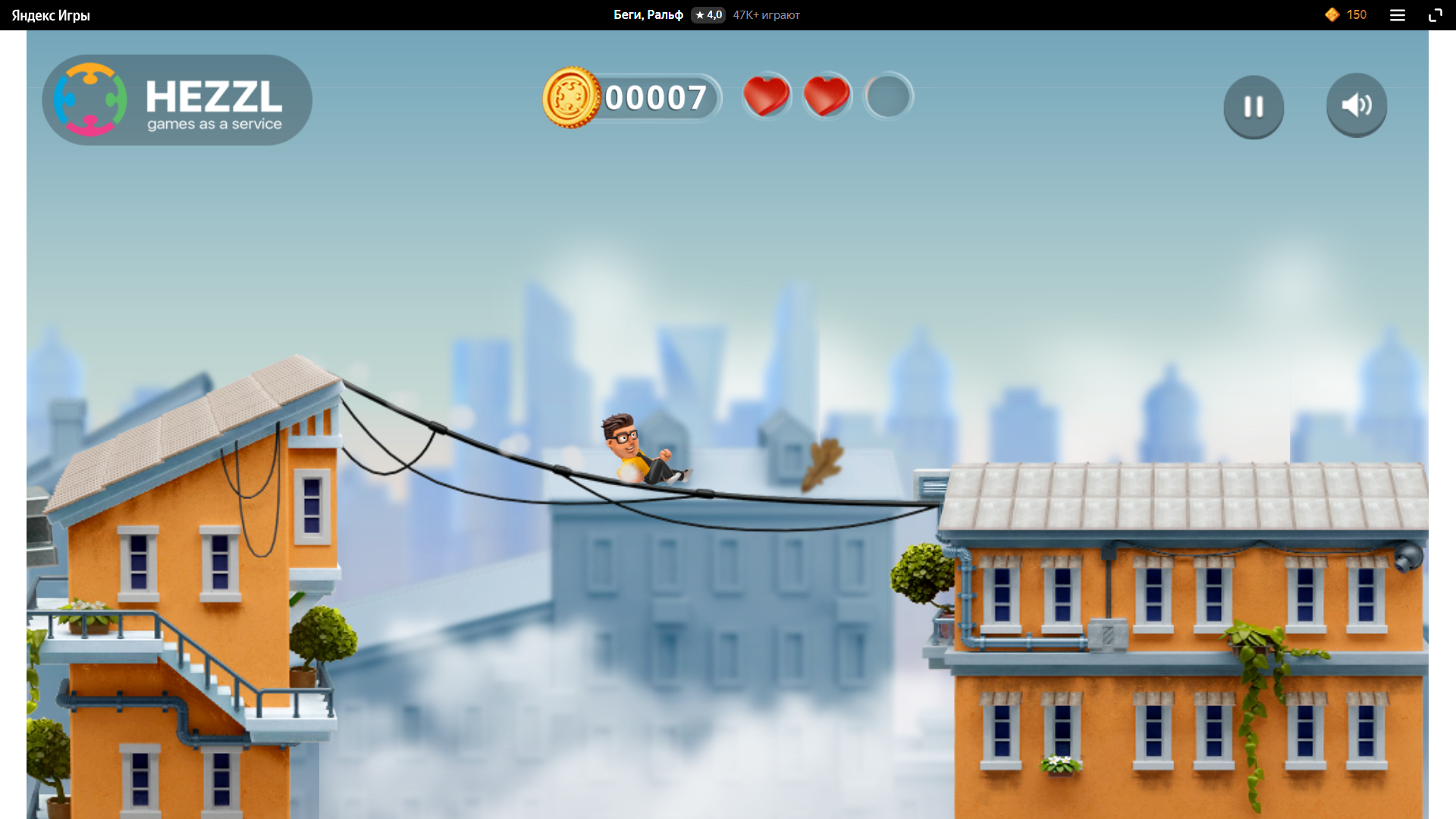
Task: Click the empty grayed-out life slot
Action: point(888,96)
